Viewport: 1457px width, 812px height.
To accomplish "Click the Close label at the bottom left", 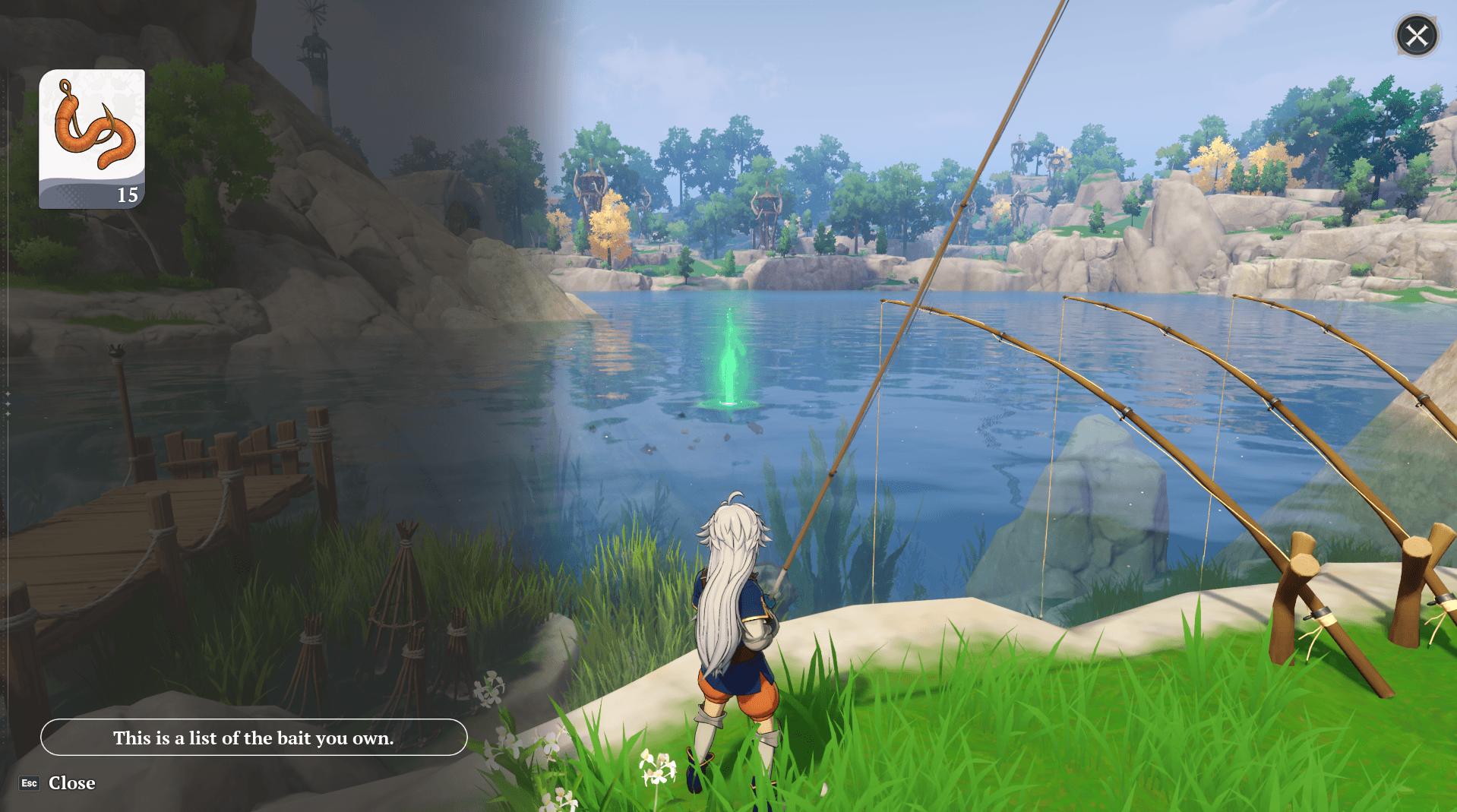I will coord(71,783).
